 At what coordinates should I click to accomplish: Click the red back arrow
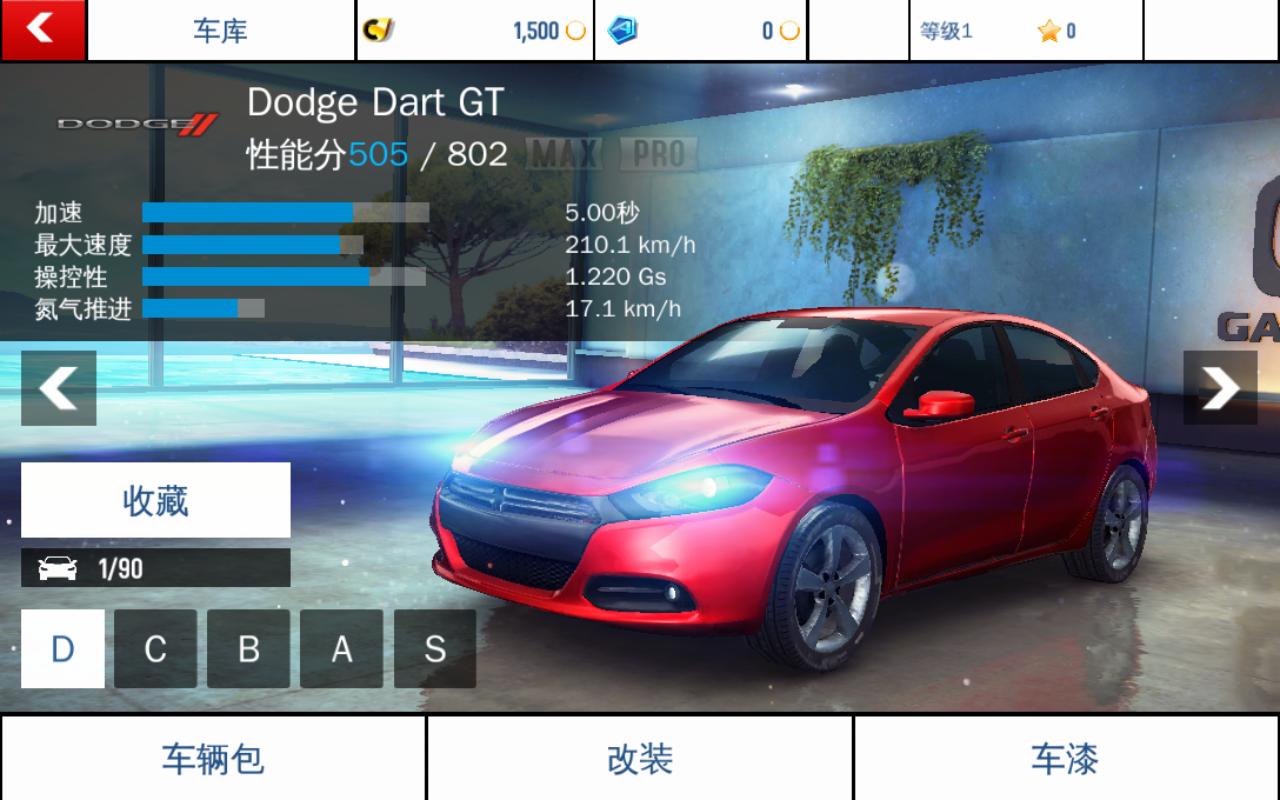(x=42, y=29)
